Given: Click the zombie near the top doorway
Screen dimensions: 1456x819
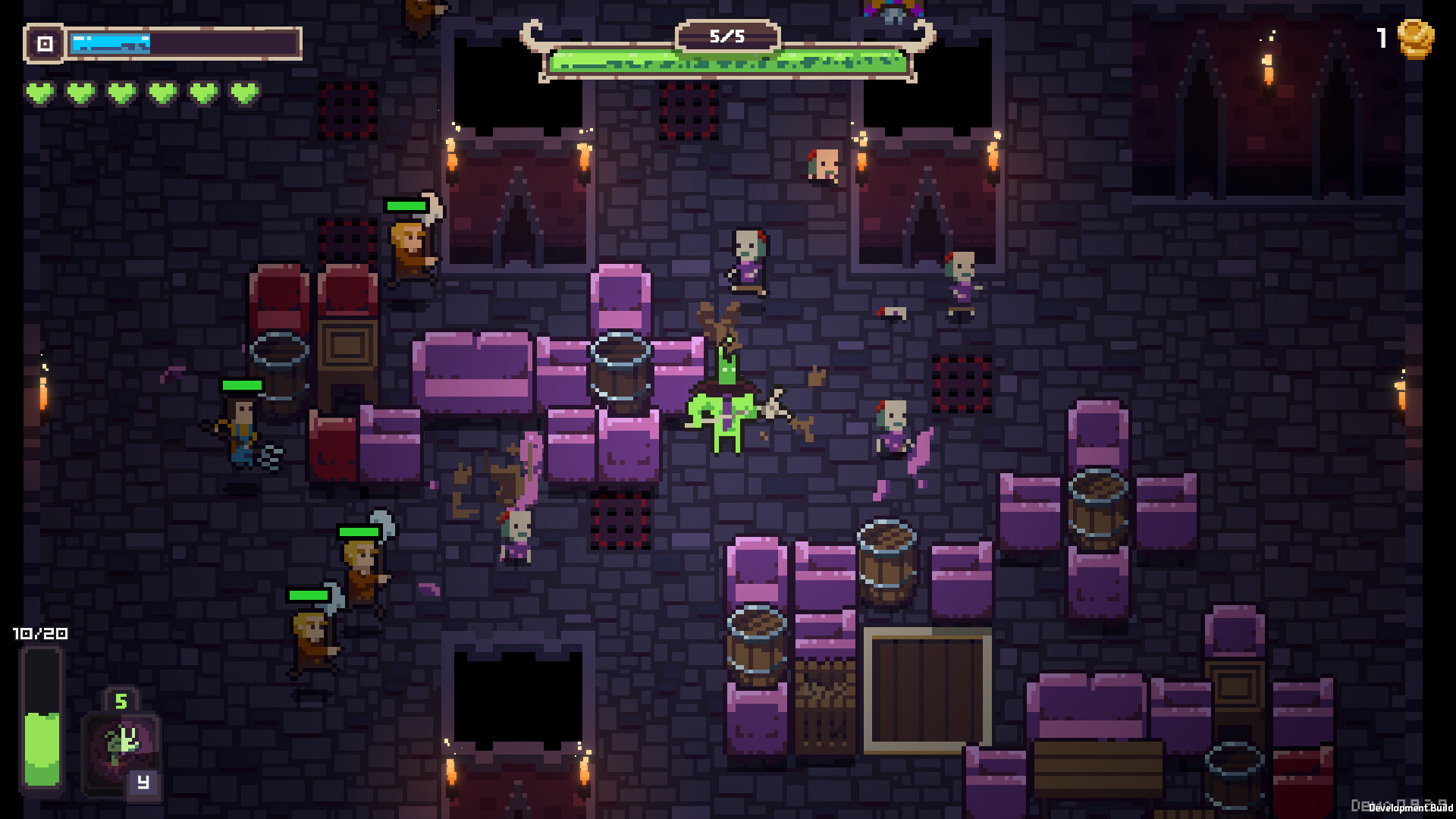Looking at the screenshot, I should click(x=821, y=168).
